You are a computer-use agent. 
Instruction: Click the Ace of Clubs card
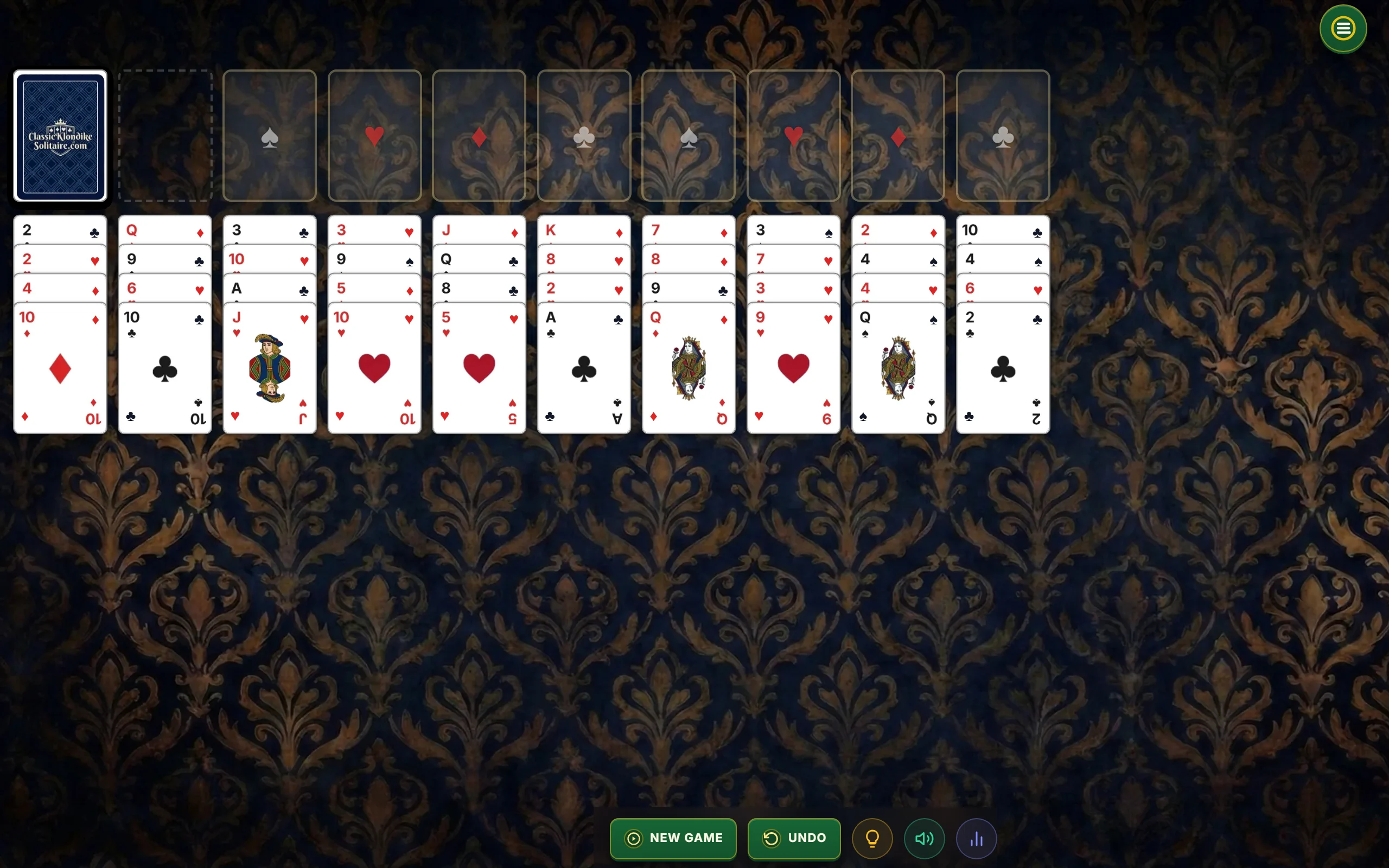click(x=584, y=367)
